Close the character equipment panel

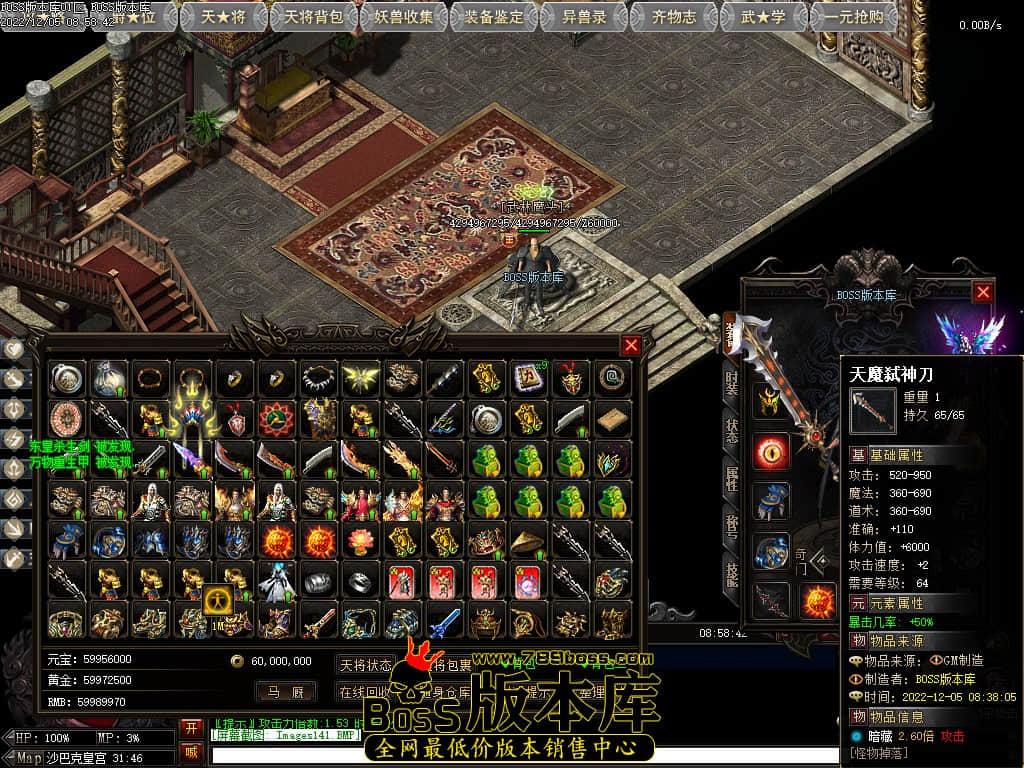tap(983, 292)
